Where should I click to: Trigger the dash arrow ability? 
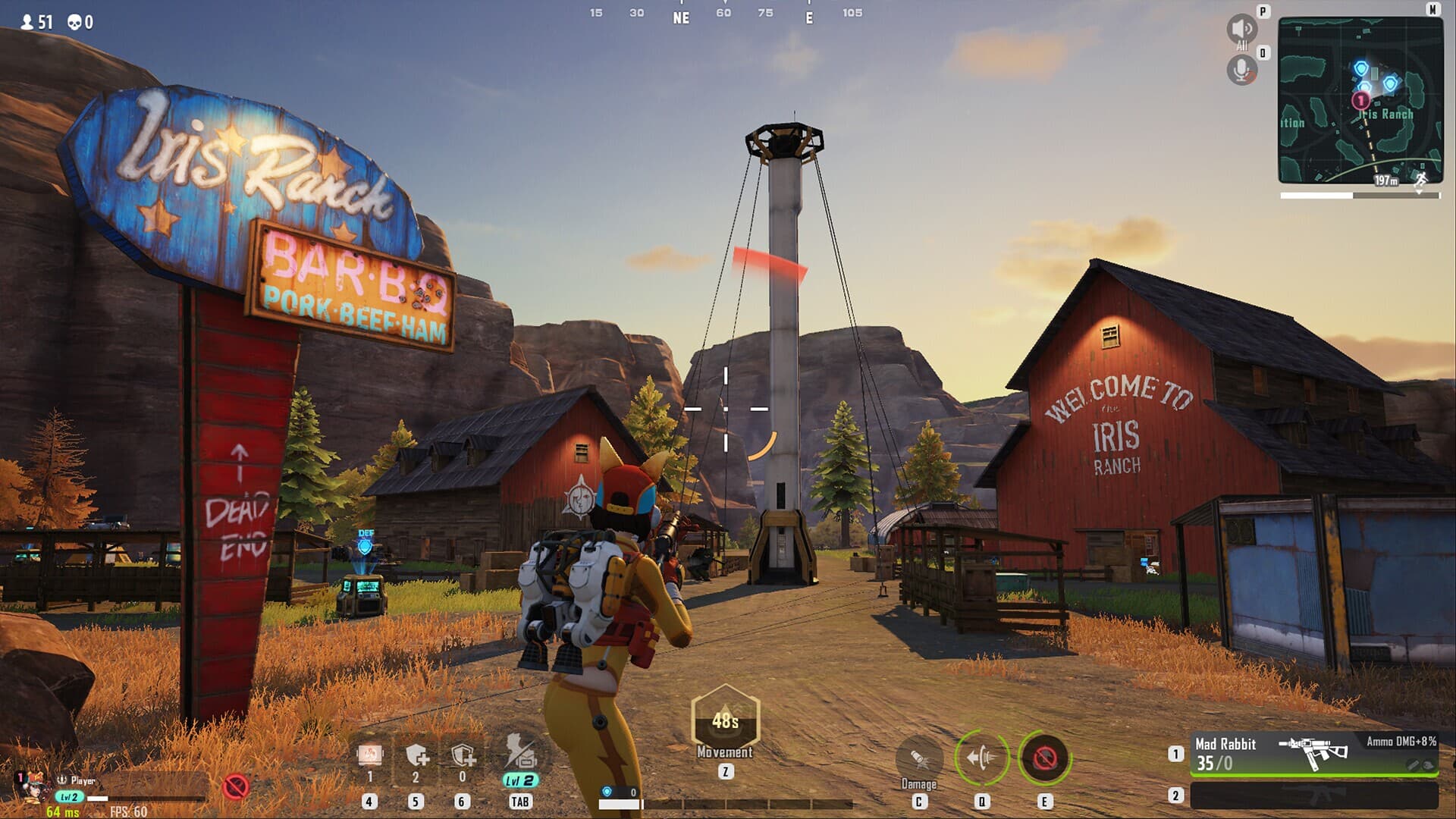982,757
